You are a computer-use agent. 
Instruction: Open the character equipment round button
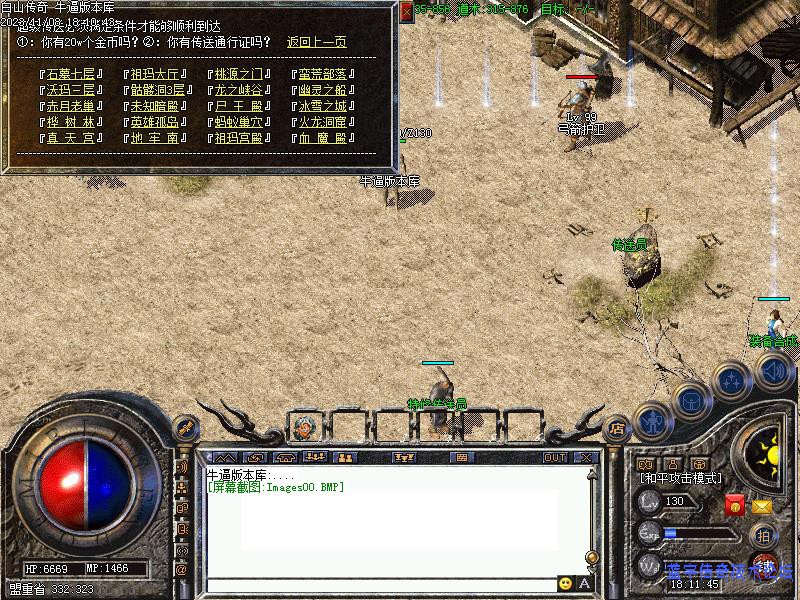(x=652, y=421)
